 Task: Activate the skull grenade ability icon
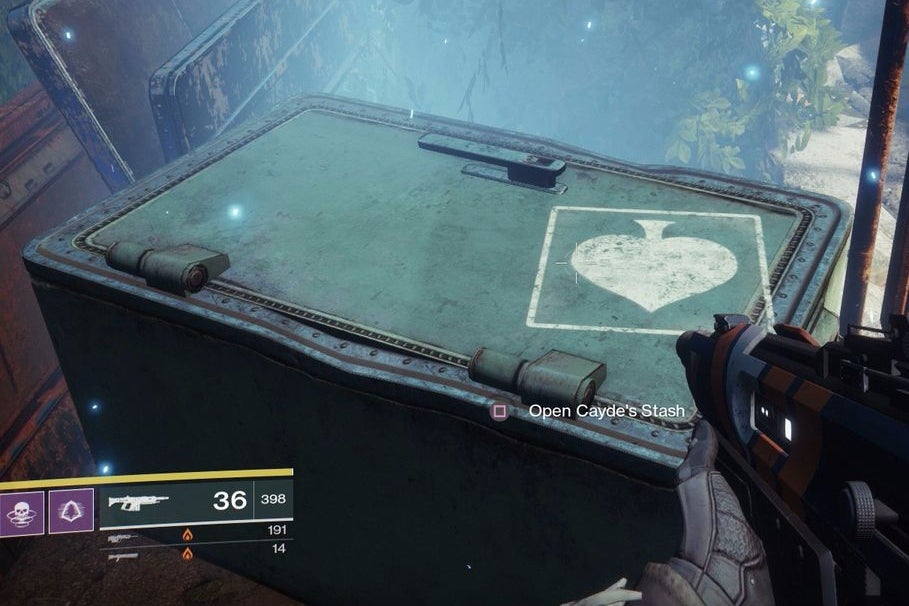(21, 510)
